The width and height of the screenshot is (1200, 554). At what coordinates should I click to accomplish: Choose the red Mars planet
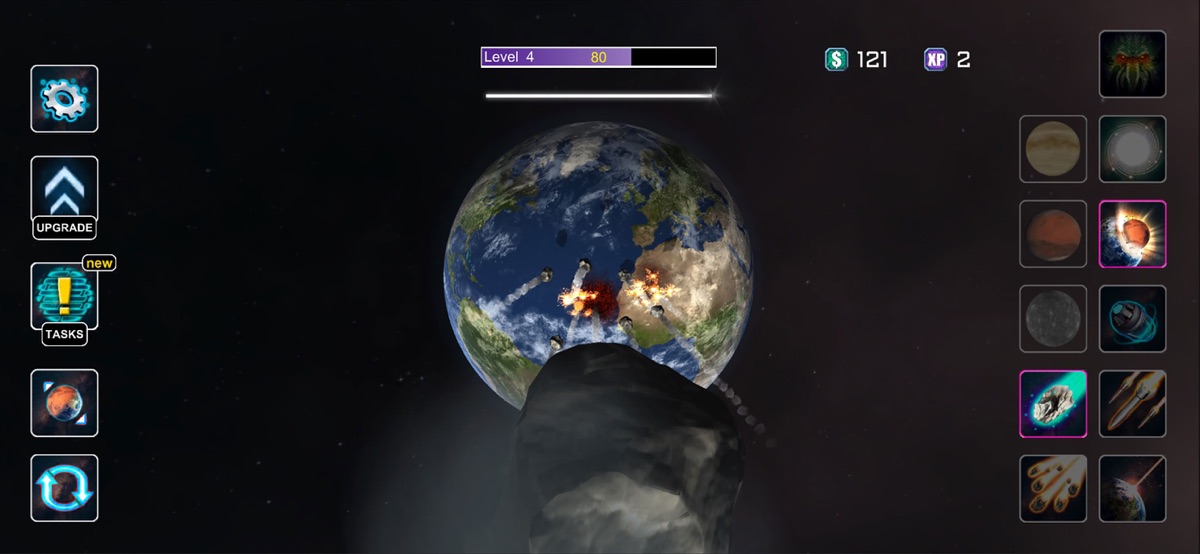[x=1053, y=234]
